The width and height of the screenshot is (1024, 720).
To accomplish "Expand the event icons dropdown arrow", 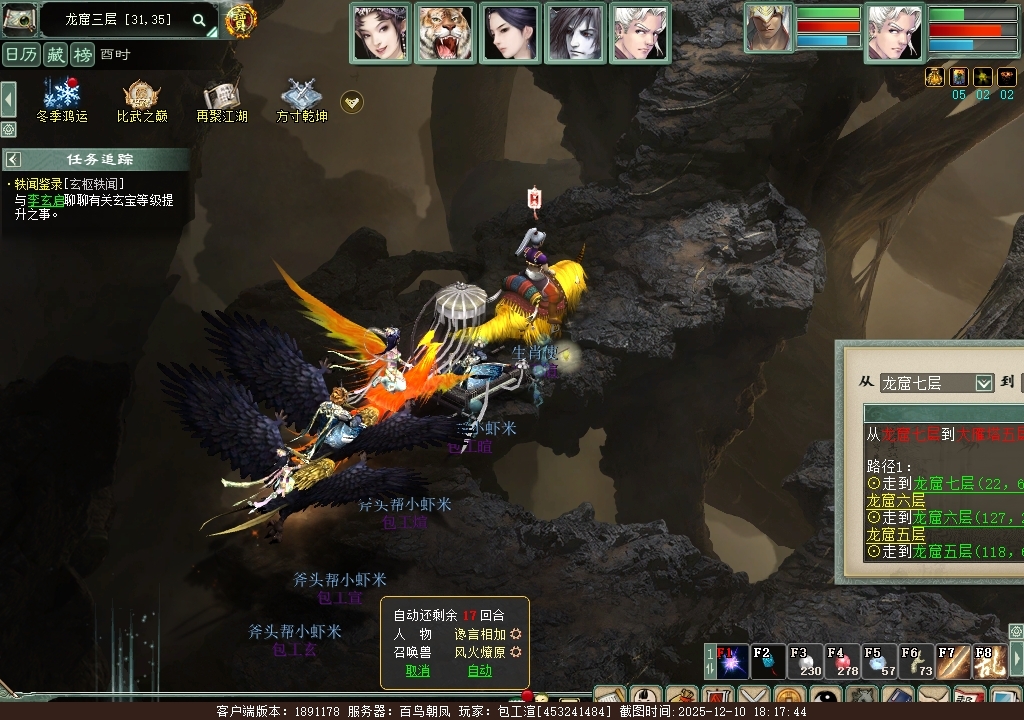I will click(x=351, y=101).
